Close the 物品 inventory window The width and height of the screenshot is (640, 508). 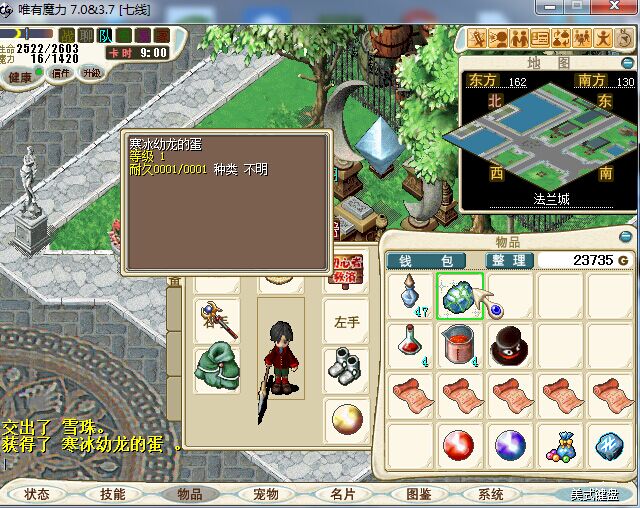point(626,236)
